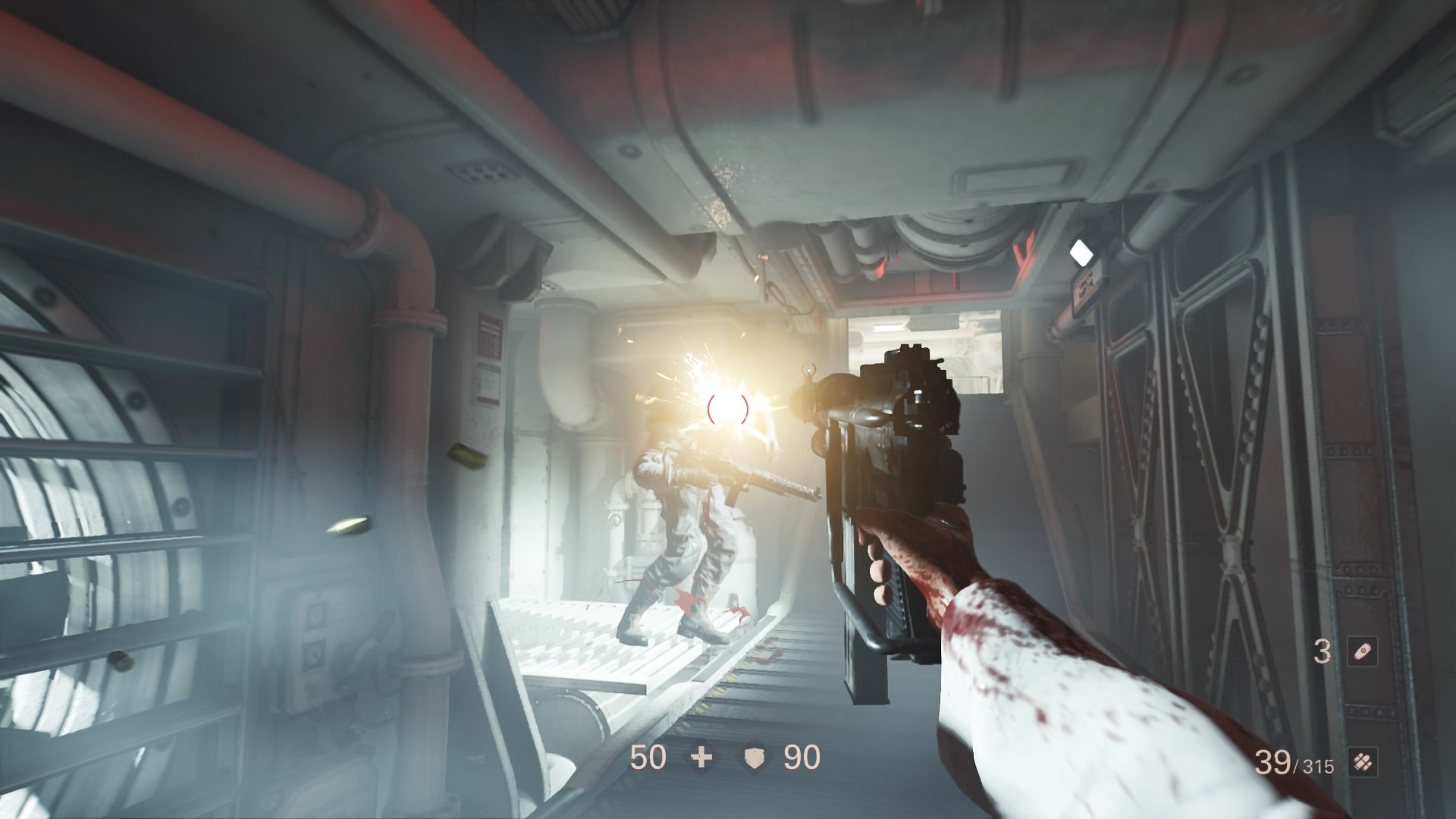The image size is (1456, 819).
Task: Click the white objective waypoint marker
Action: pos(1081,253)
